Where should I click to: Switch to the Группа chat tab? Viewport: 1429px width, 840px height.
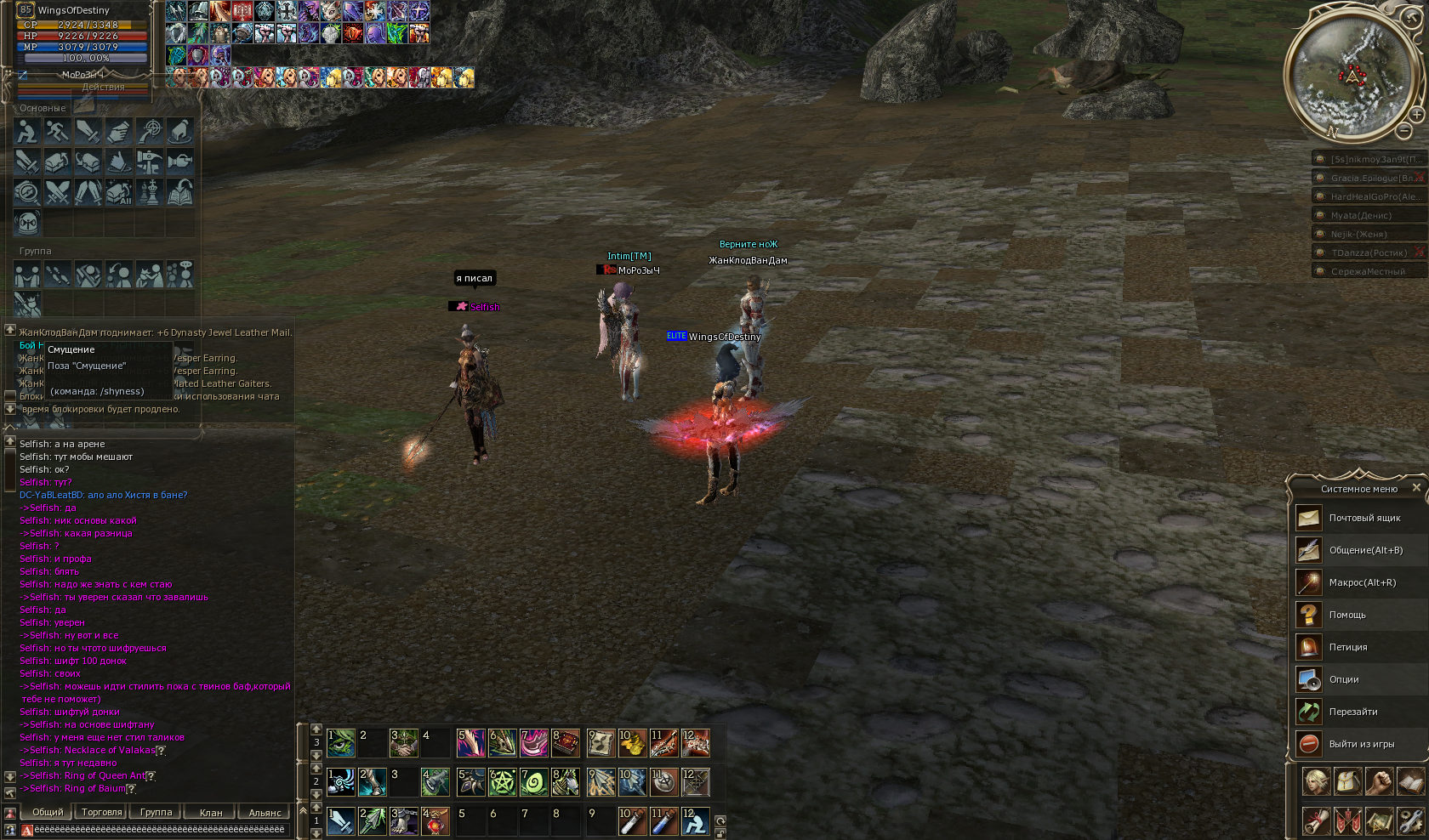click(x=156, y=812)
